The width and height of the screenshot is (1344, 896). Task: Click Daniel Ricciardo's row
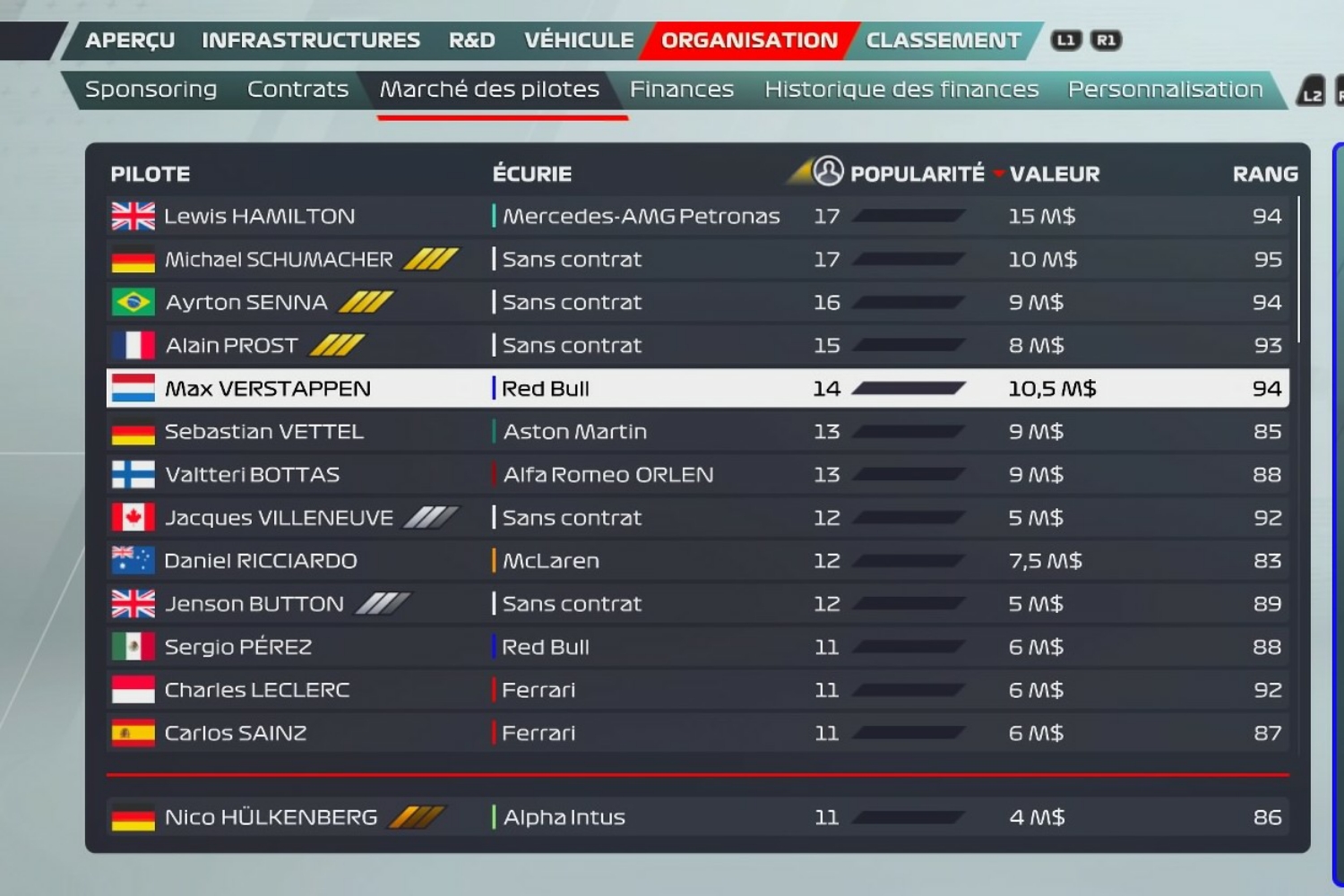[260, 561]
